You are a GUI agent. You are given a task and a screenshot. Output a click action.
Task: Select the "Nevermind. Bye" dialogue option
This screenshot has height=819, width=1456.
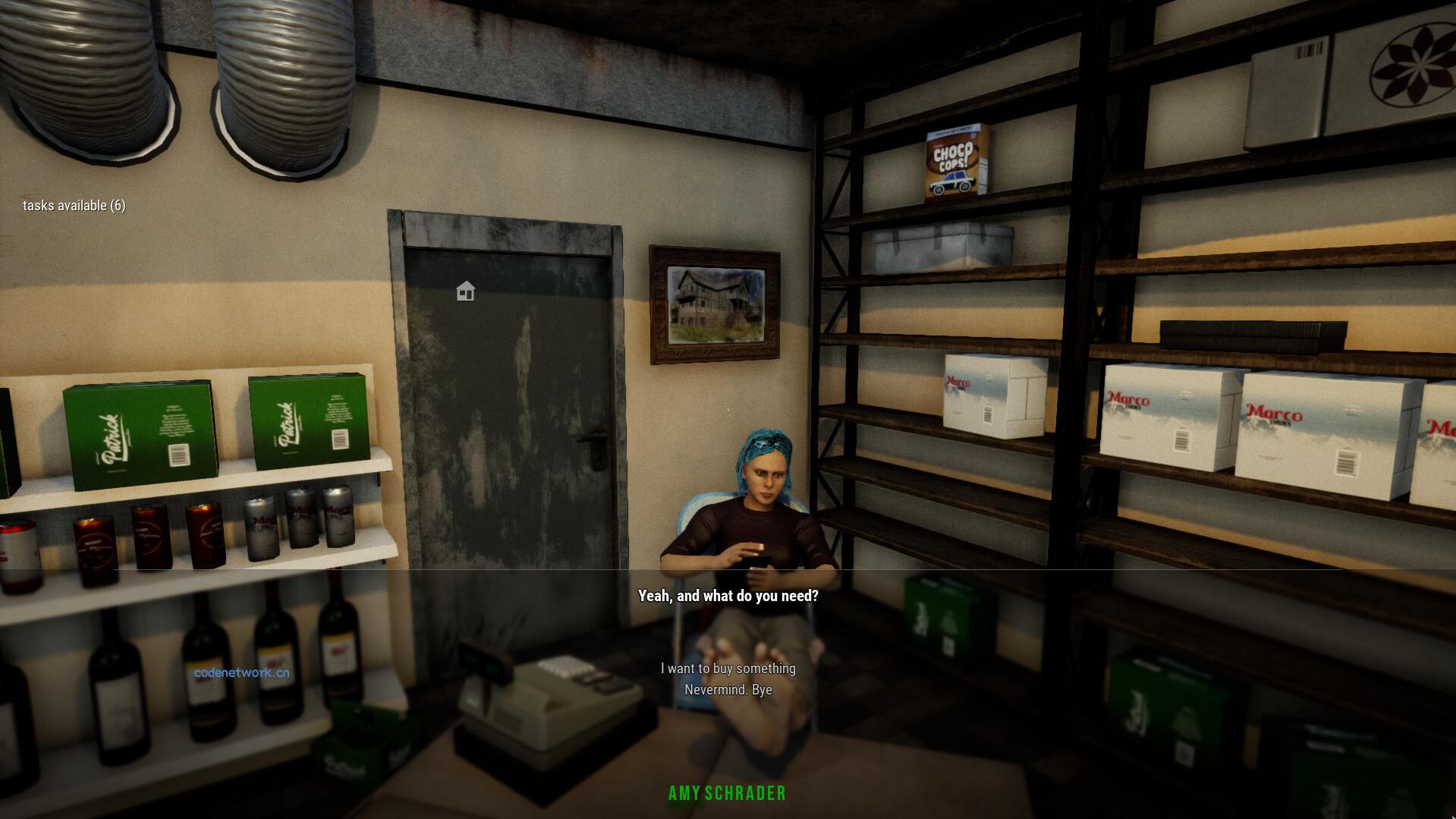click(728, 690)
